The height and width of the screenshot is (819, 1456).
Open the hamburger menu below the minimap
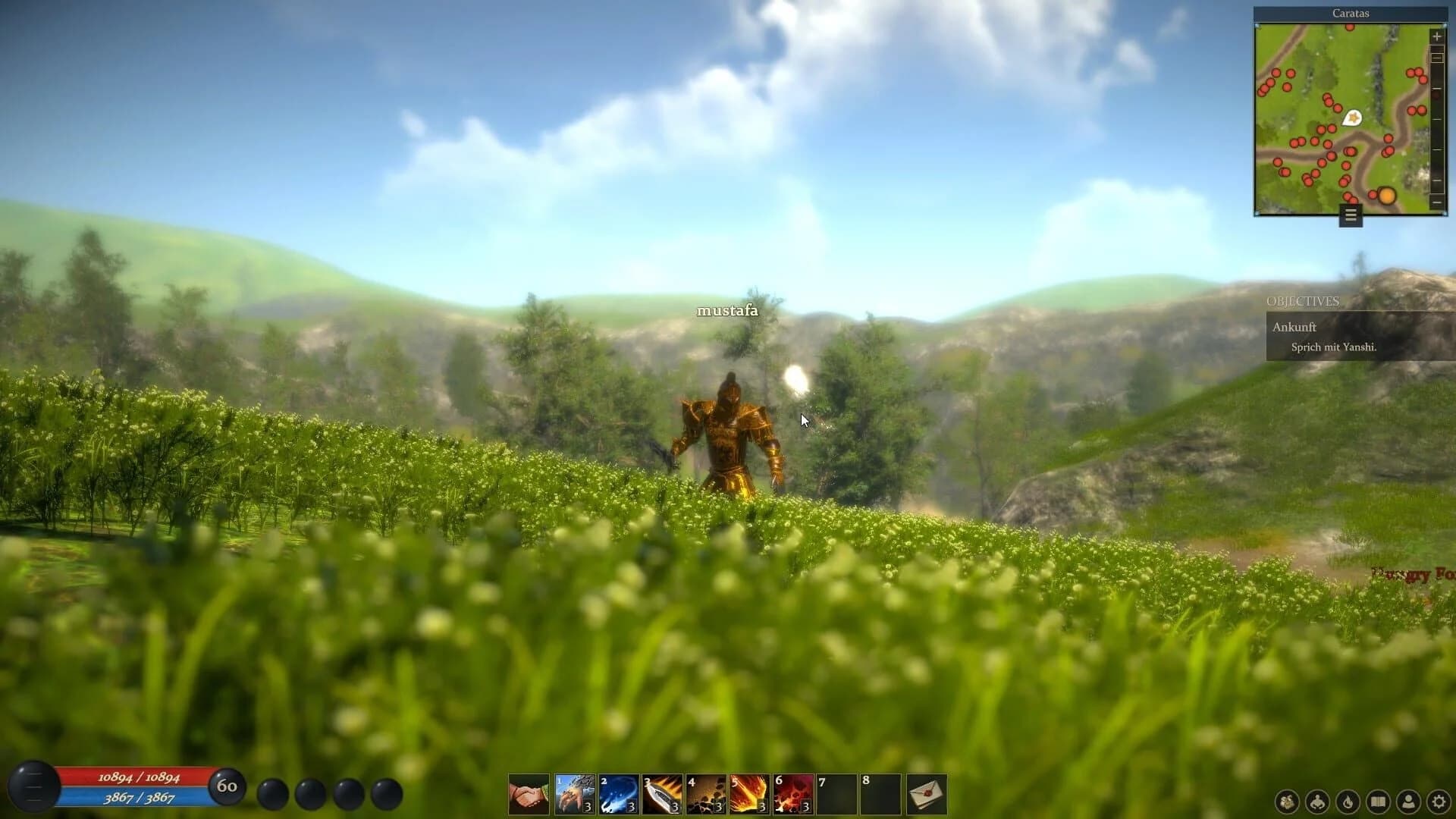tap(1349, 215)
